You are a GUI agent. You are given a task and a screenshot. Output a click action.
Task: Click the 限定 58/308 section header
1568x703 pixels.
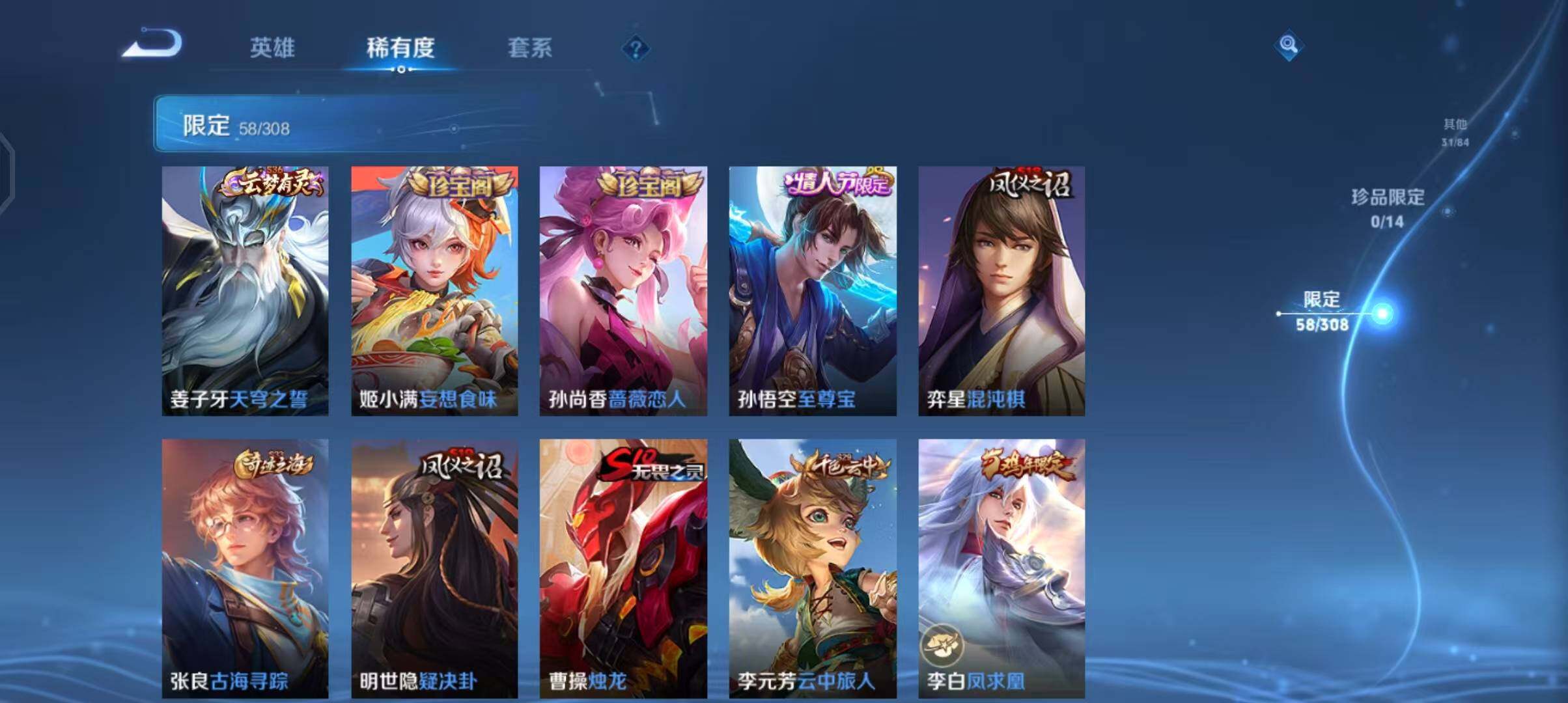237,125
